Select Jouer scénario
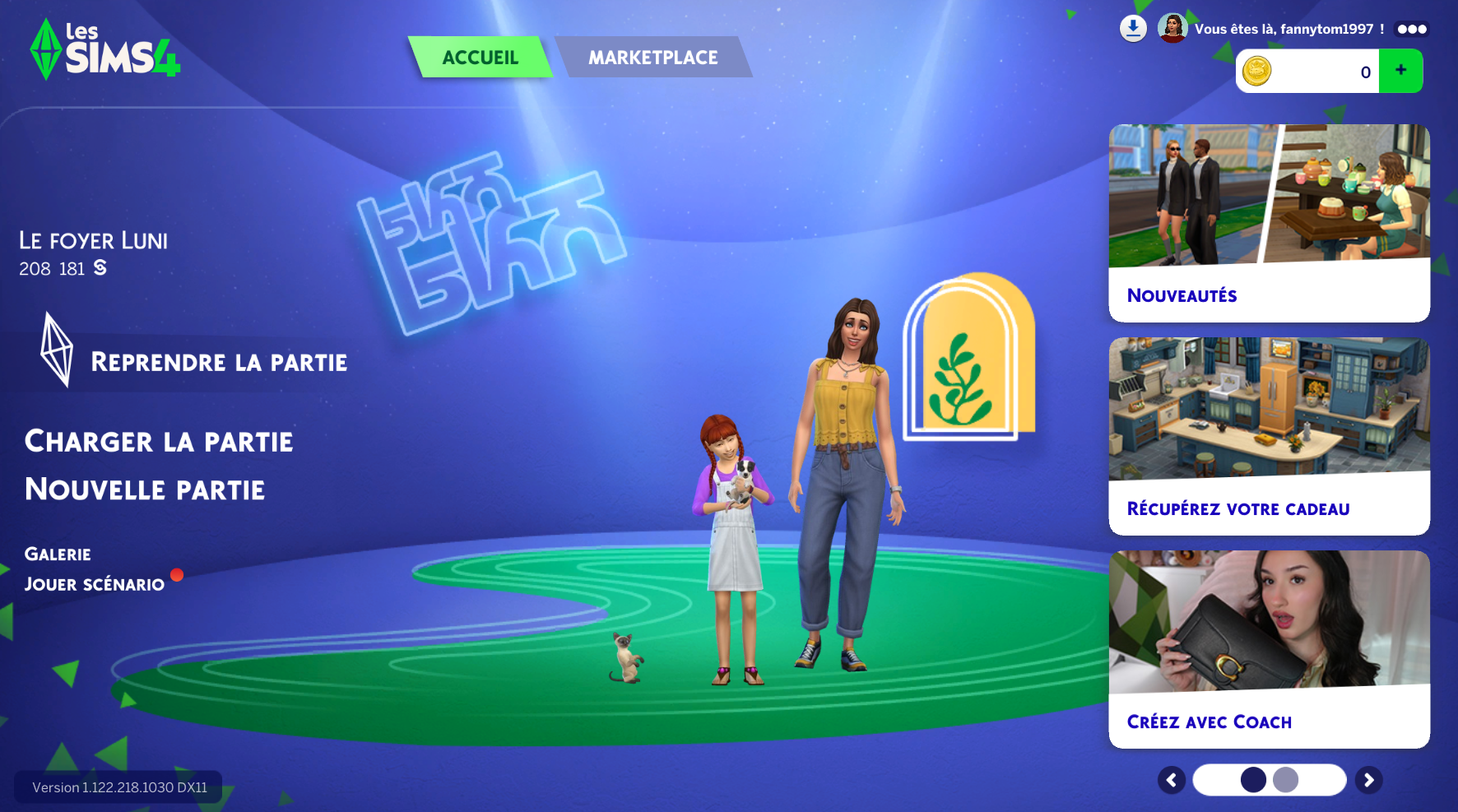Screen dimensions: 1458x812 click(95, 584)
